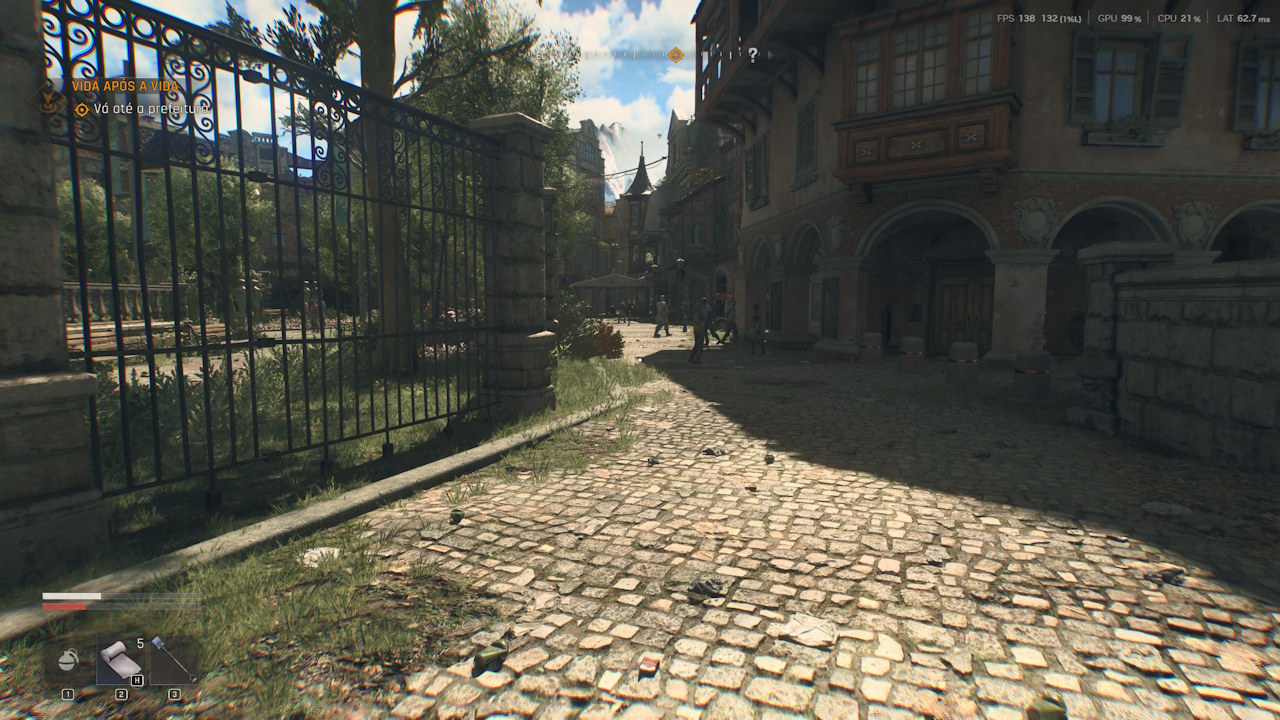
Task: Equip the shovel weapon slot
Action: (173, 660)
